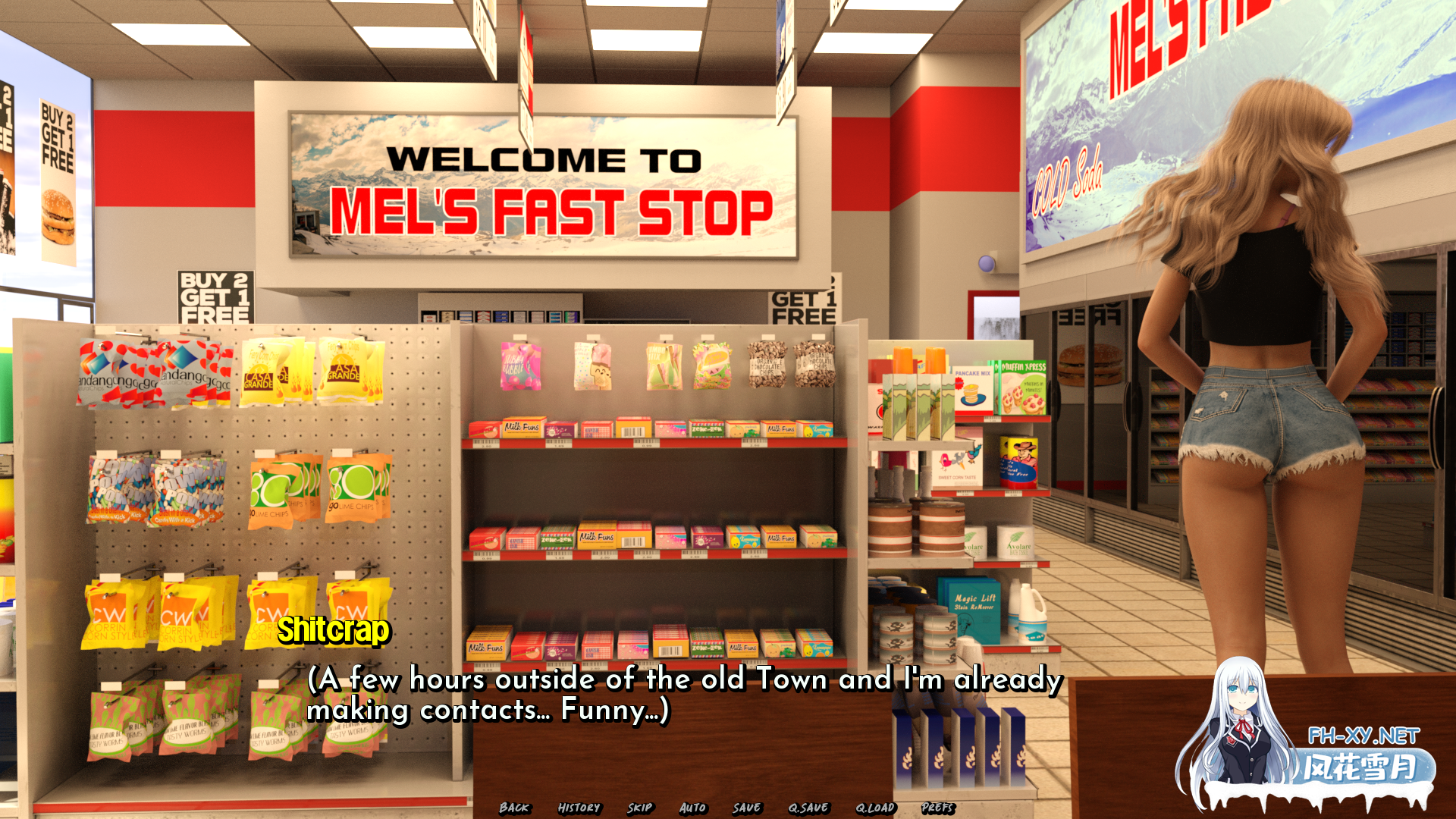
Task: Load progress with Q.Load
Action: 874,808
